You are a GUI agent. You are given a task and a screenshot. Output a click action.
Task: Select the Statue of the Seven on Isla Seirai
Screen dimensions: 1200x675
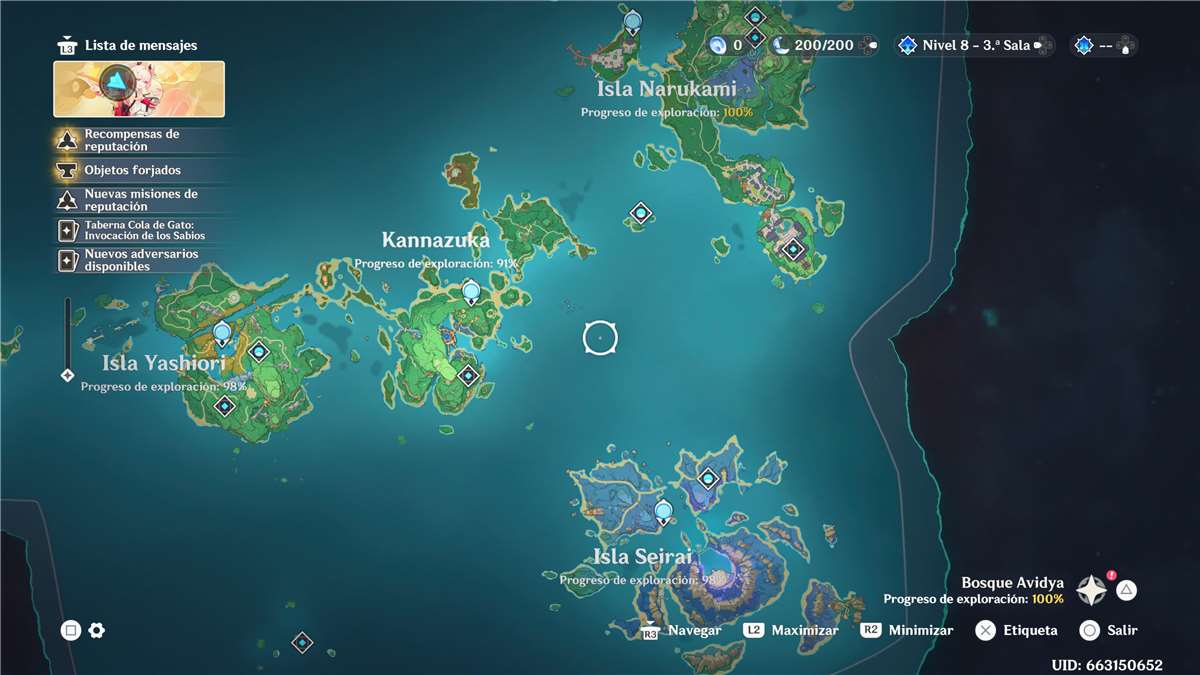[663, 513]
